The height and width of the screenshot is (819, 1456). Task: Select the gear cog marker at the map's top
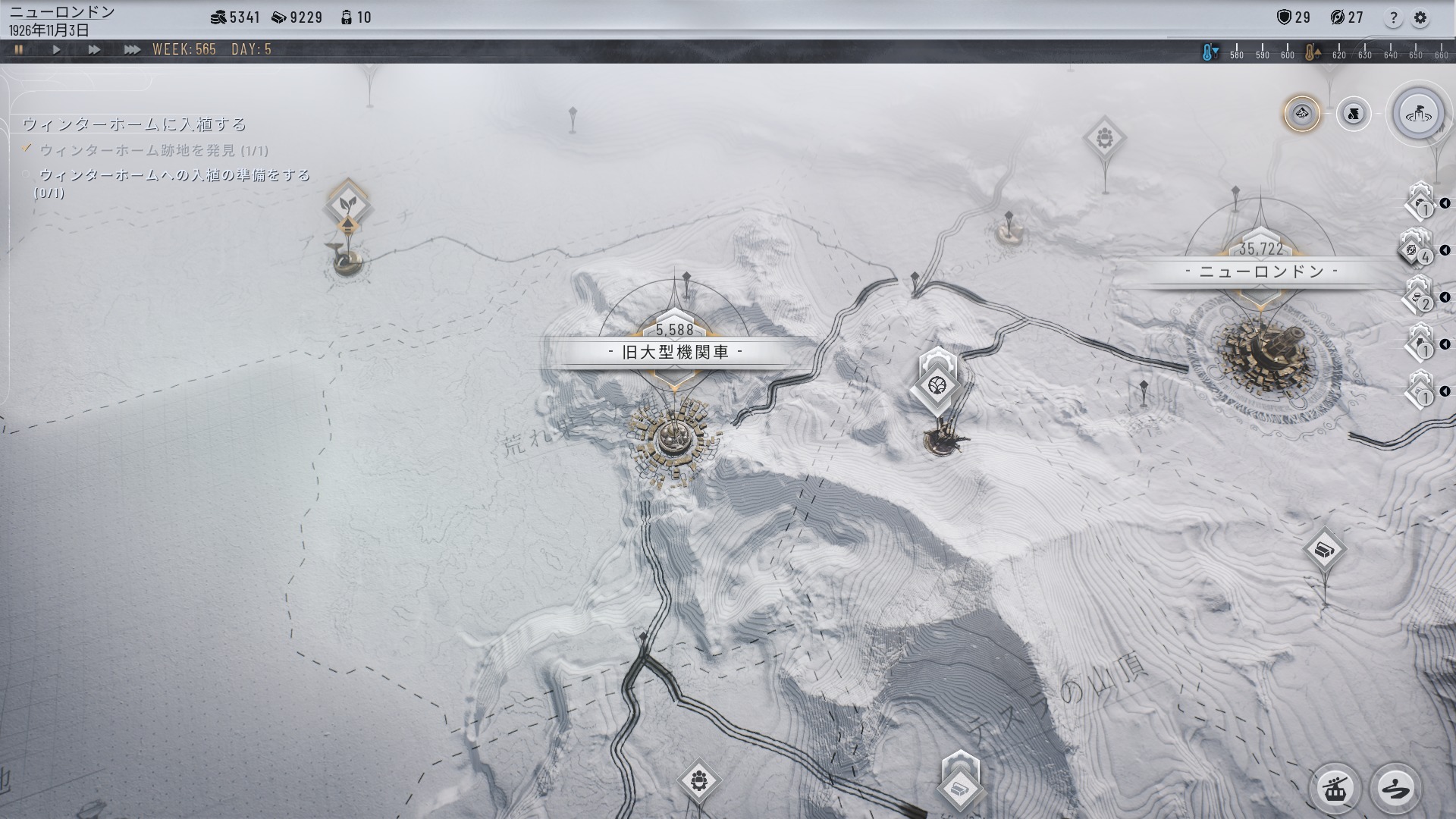point(1104,138)
